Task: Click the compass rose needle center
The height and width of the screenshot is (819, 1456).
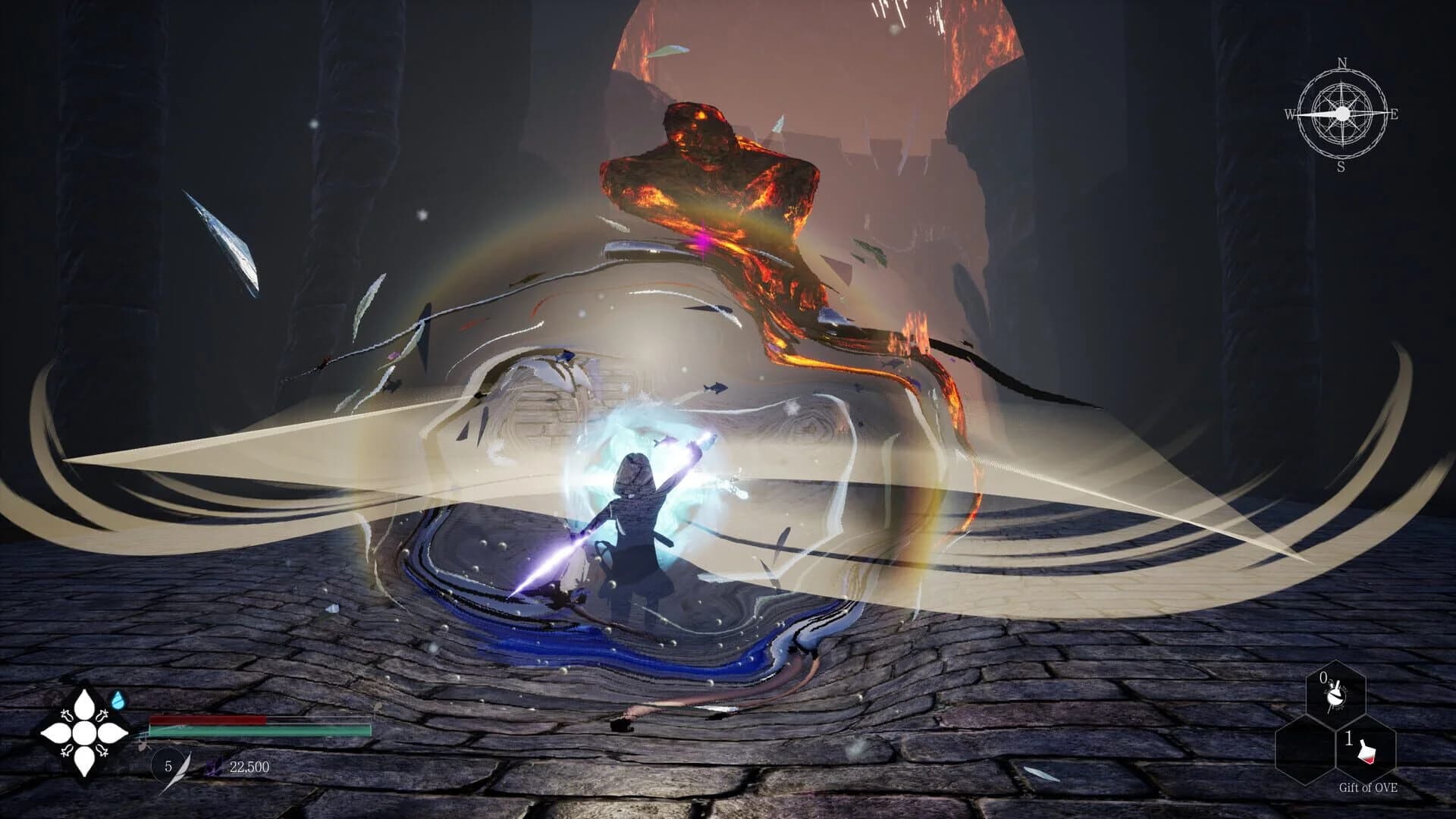Action: (1342, 114)
